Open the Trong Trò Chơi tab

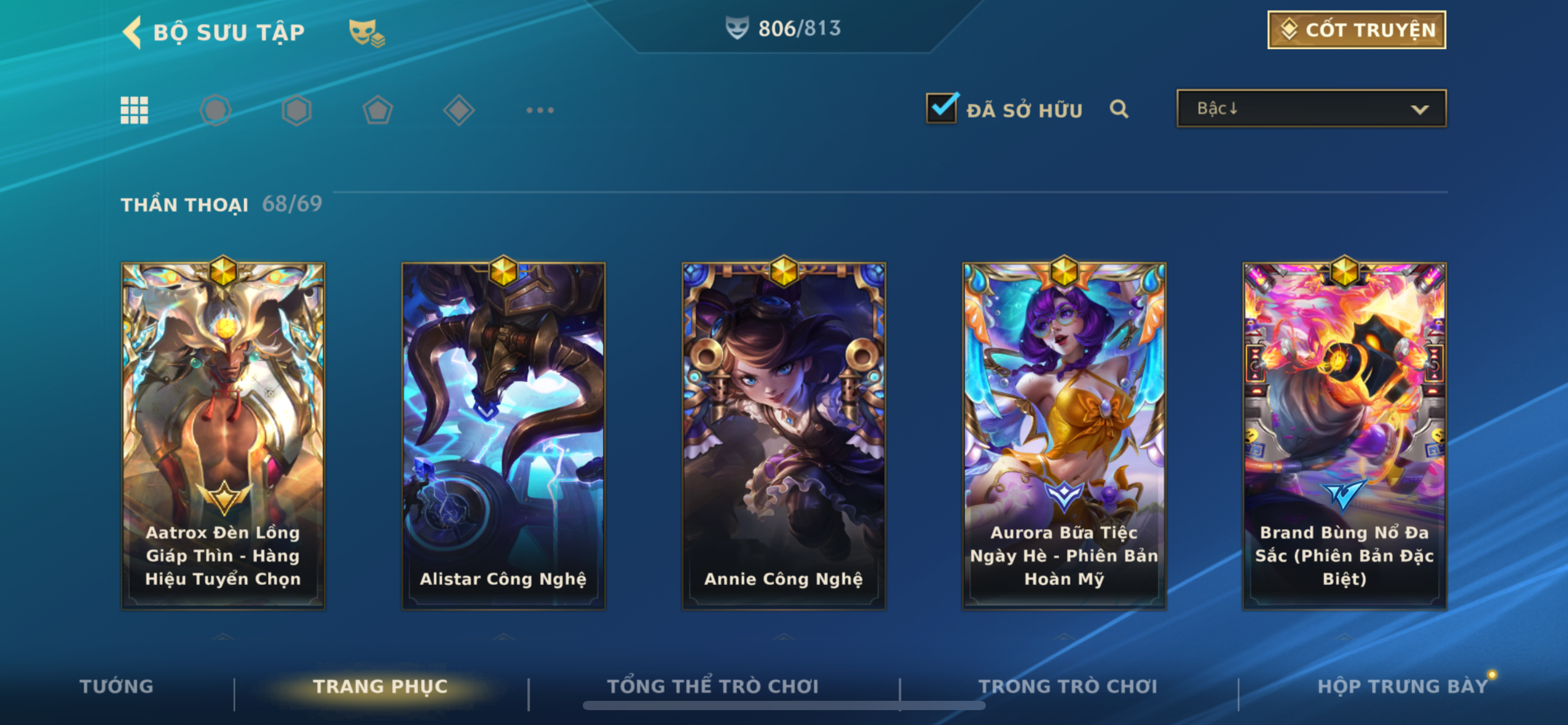[x=1068, y=686]
